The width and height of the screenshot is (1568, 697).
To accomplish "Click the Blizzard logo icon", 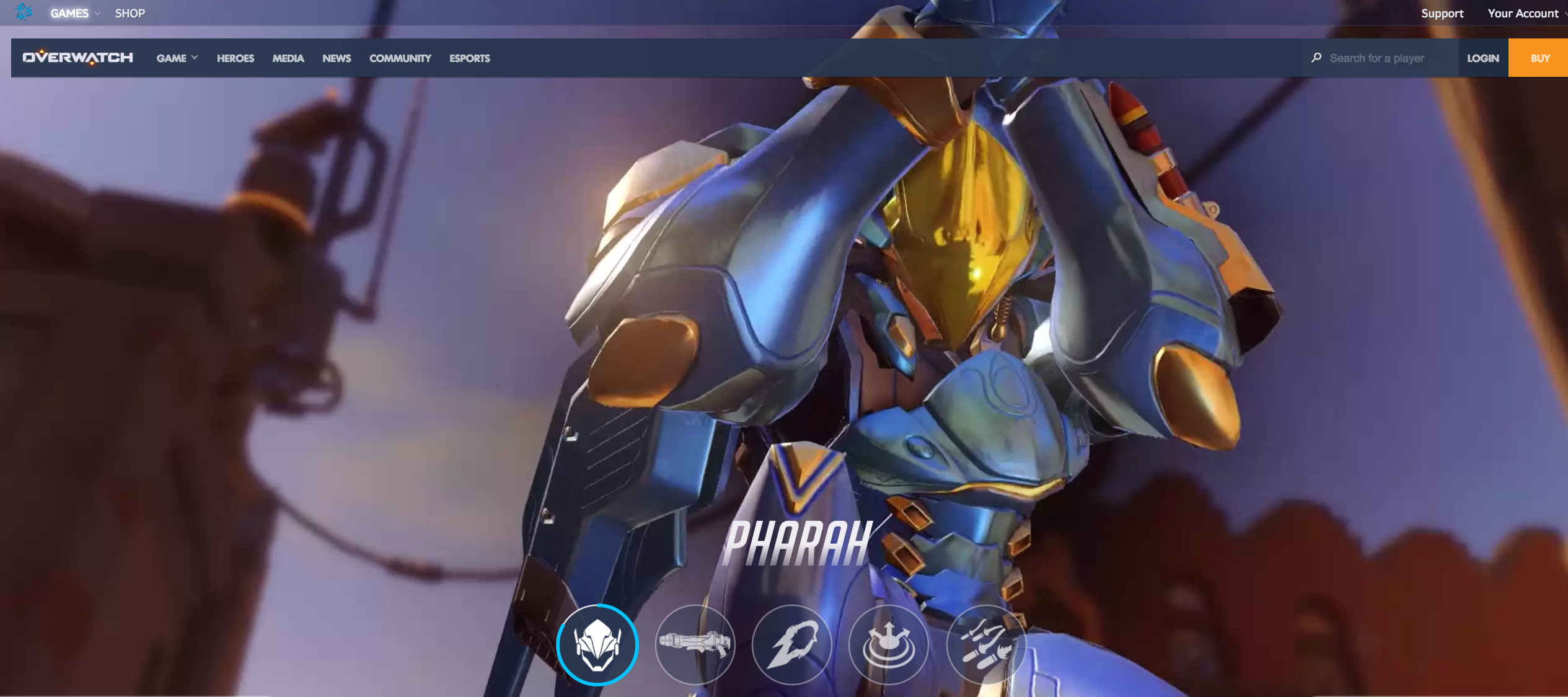I will click(x=24, y=12).
